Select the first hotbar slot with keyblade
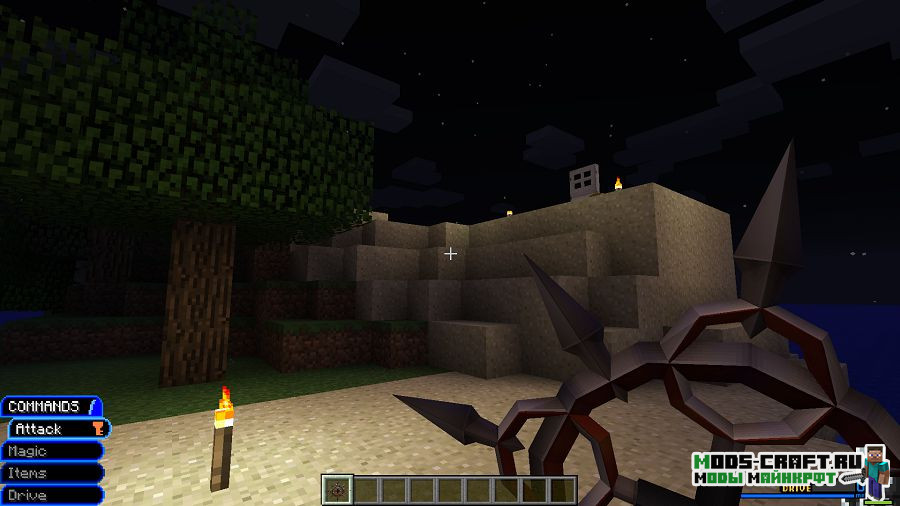 [337, 490]
